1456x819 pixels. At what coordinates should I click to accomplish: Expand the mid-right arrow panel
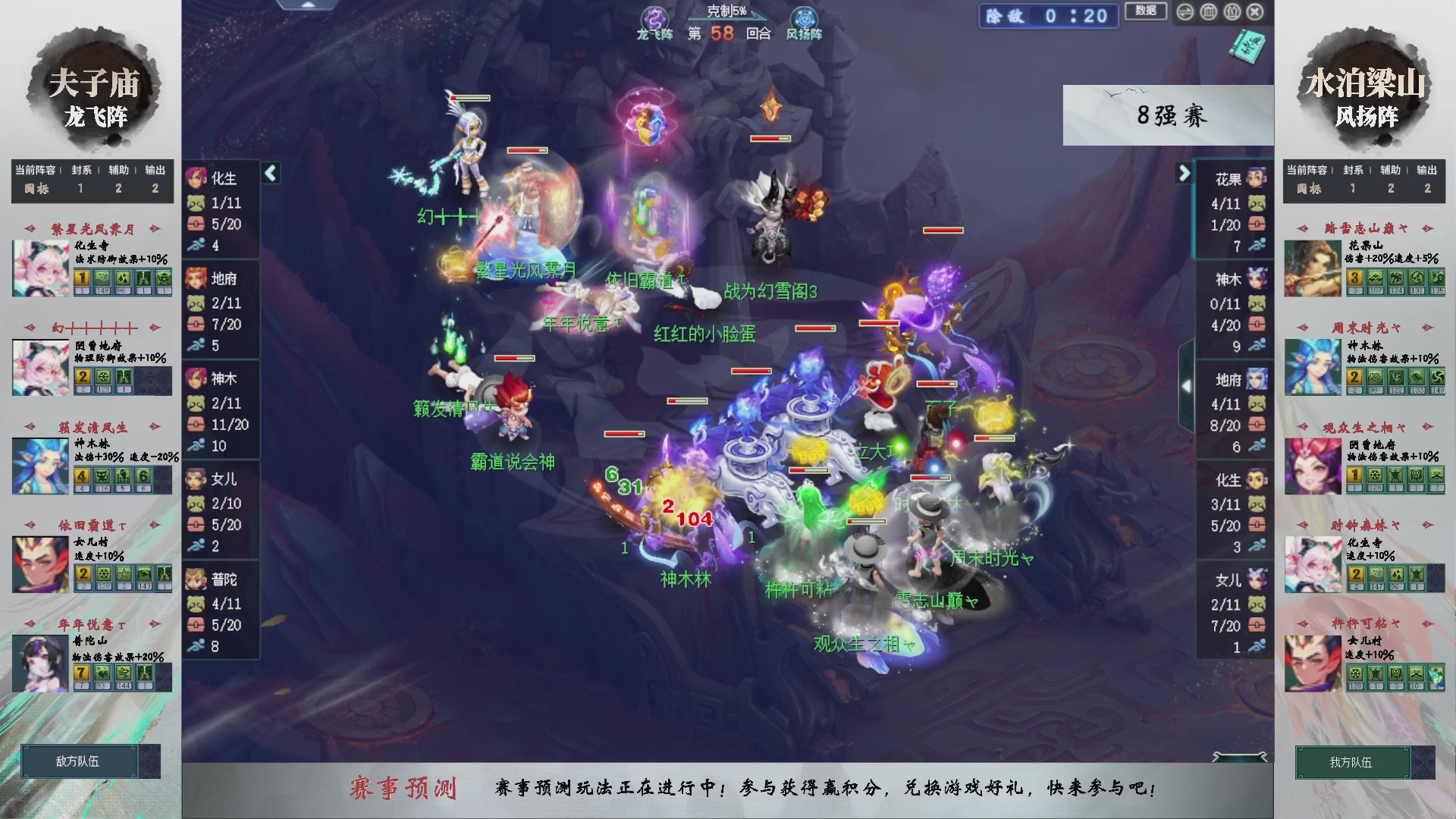click(x=1188, y=385)
